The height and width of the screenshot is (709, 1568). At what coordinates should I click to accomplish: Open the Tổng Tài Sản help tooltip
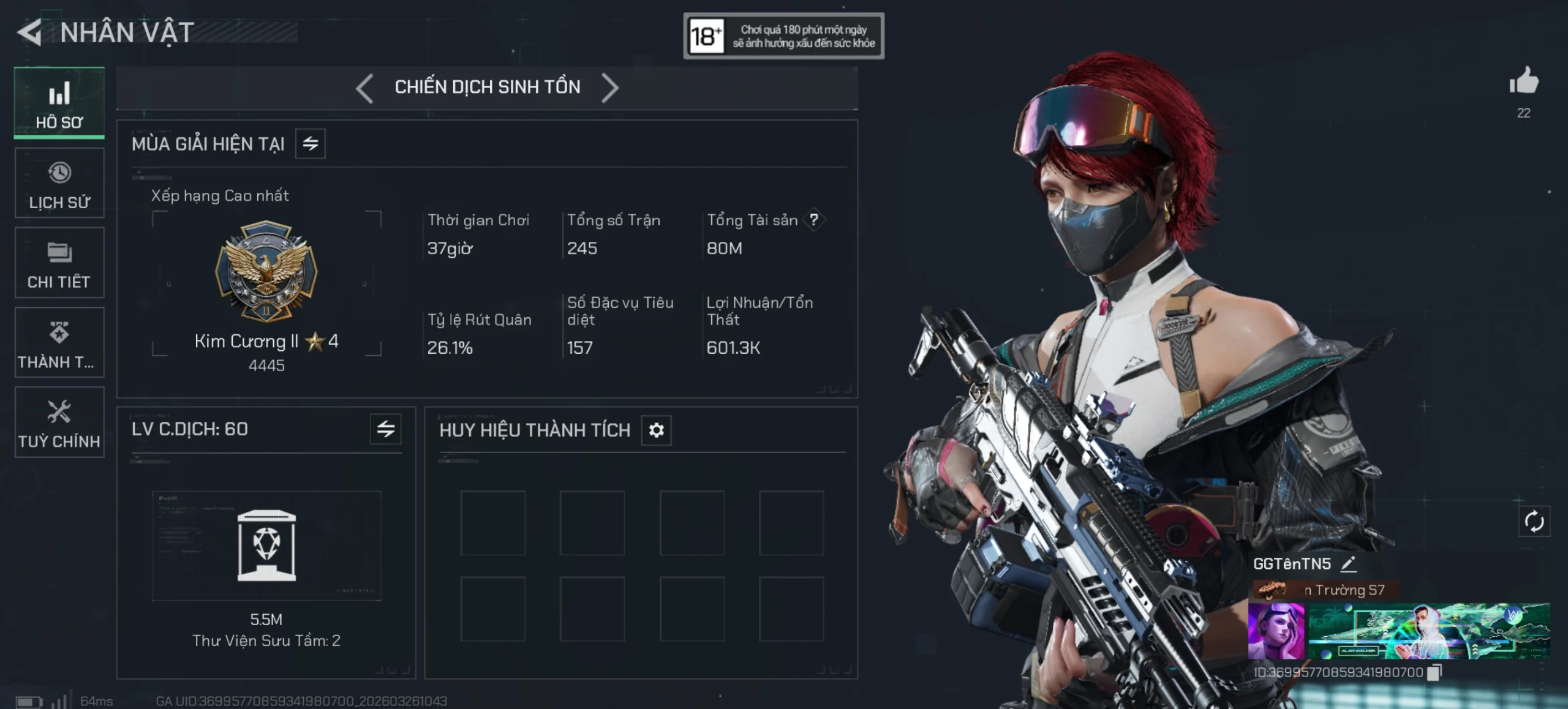click(813, 220)
